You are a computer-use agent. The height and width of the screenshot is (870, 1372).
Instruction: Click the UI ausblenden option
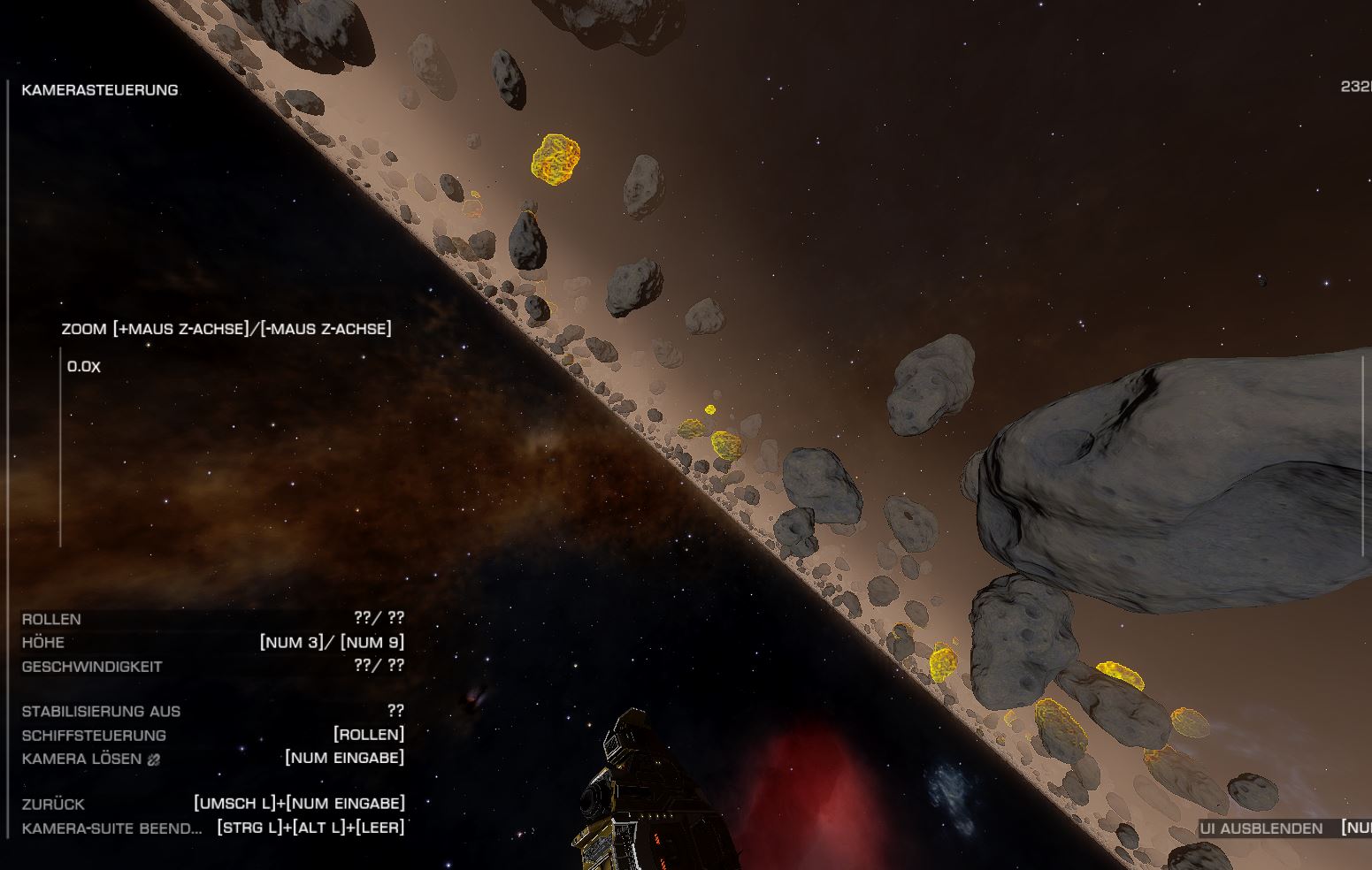(1261, 828)
